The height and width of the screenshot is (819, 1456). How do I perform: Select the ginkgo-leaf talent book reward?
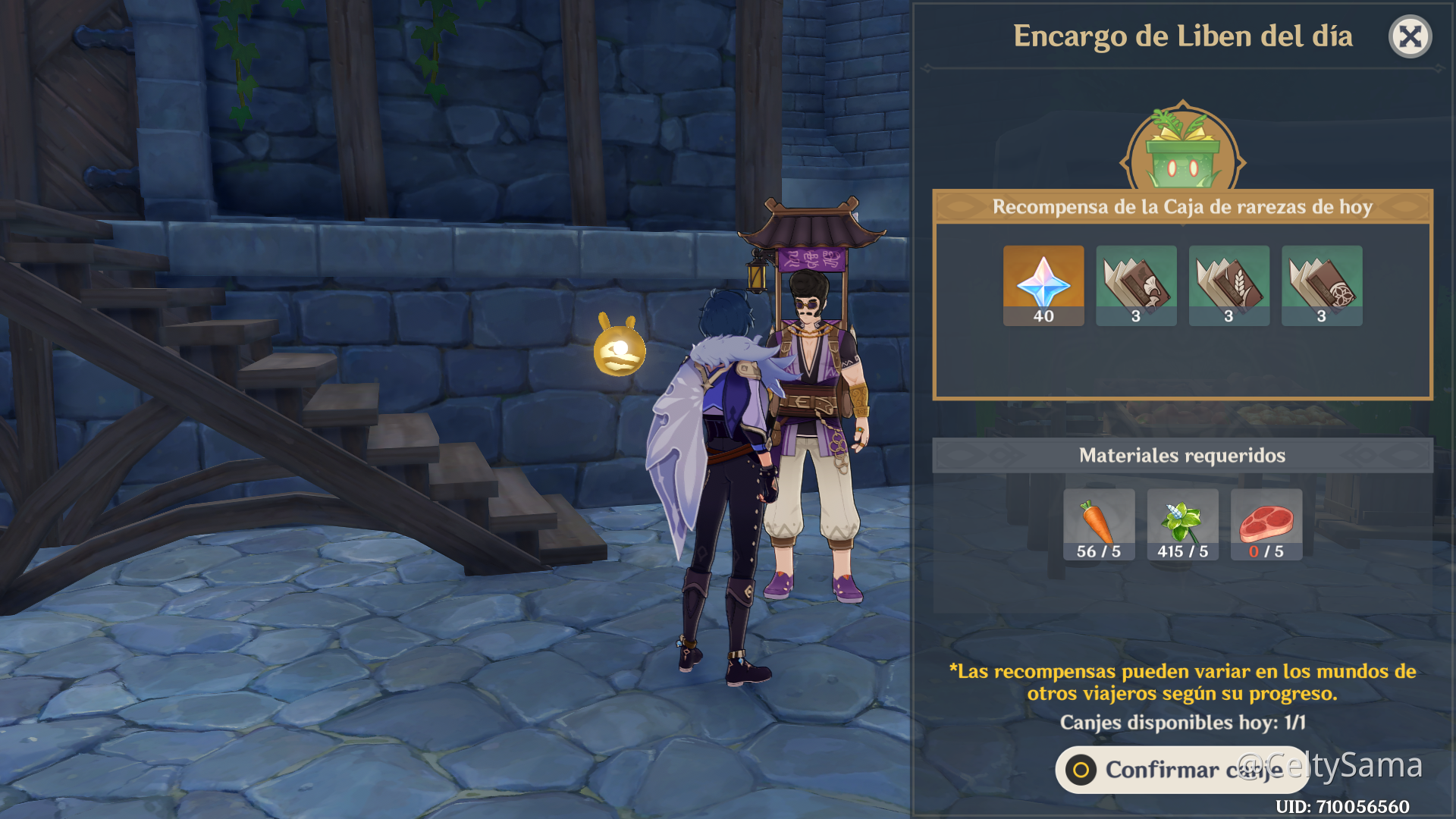click(1136, 285)
